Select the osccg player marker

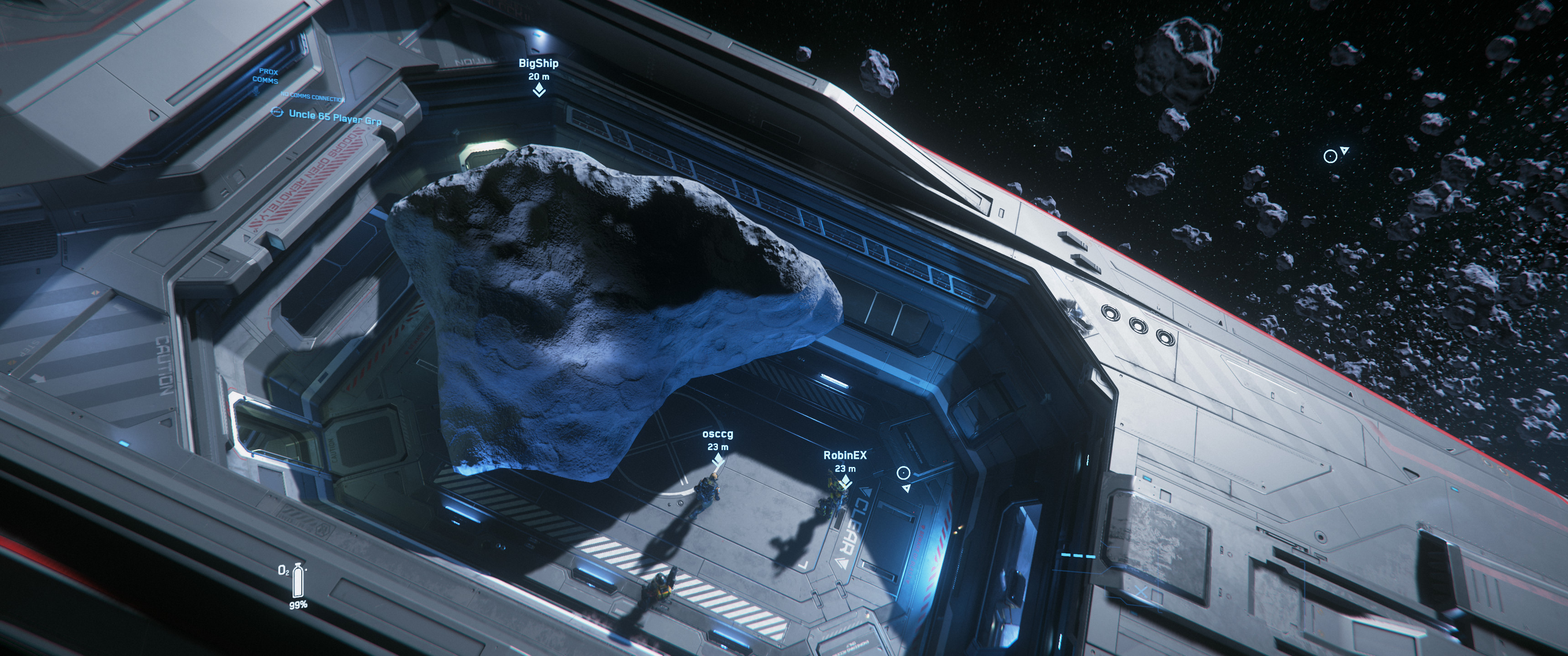pyautogui.click(x=717, y=460)
